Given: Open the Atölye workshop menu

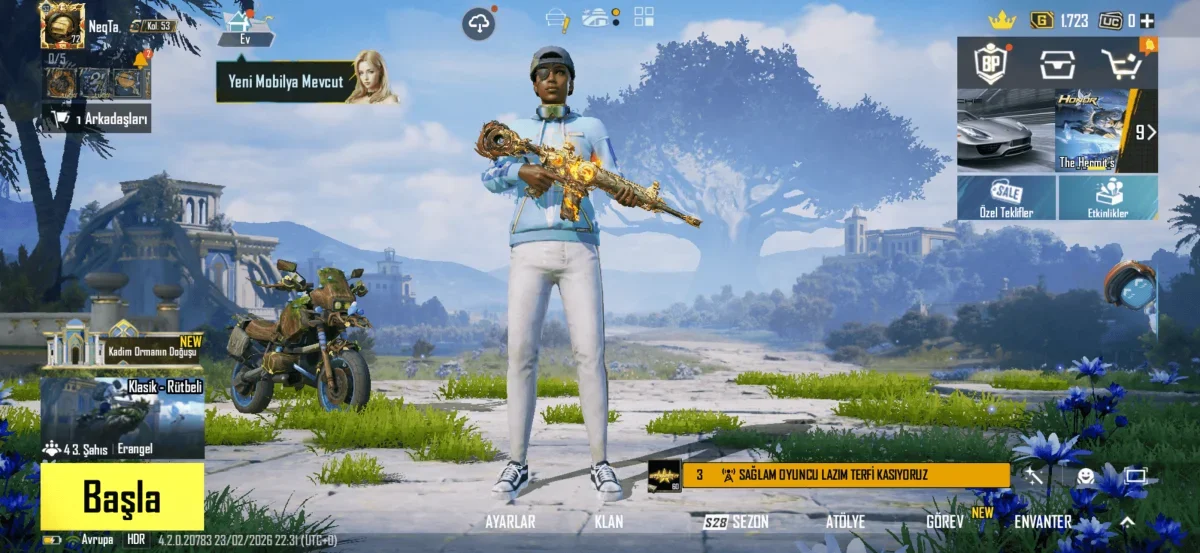Looking at the screenshot, I should pyautogui.click(x=845, y=522).
